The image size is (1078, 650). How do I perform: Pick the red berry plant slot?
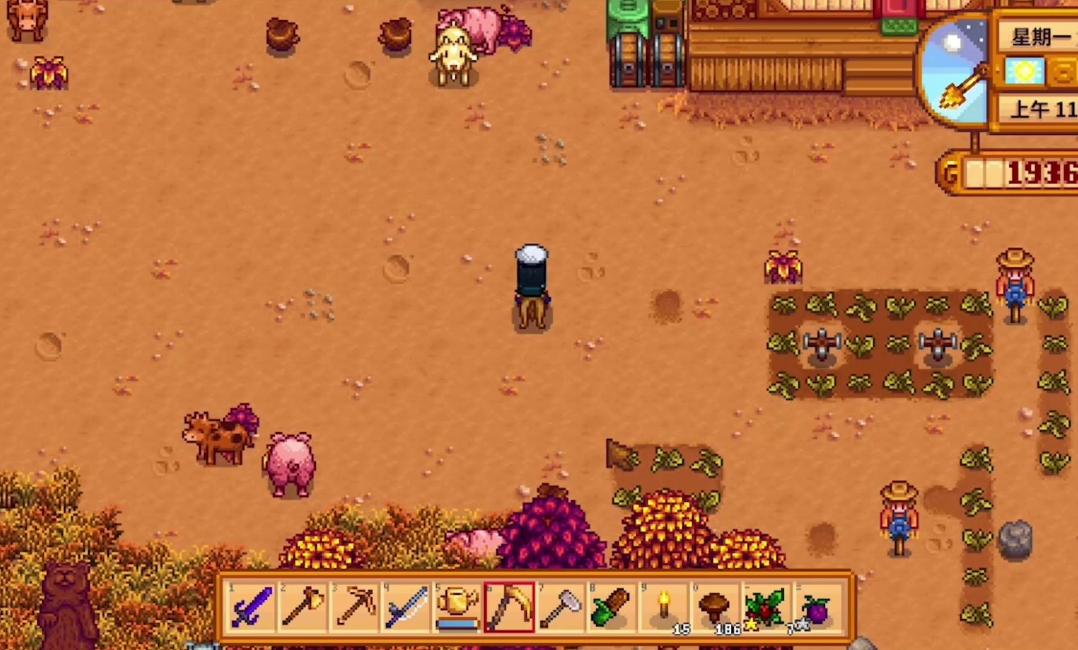(766, 607)
